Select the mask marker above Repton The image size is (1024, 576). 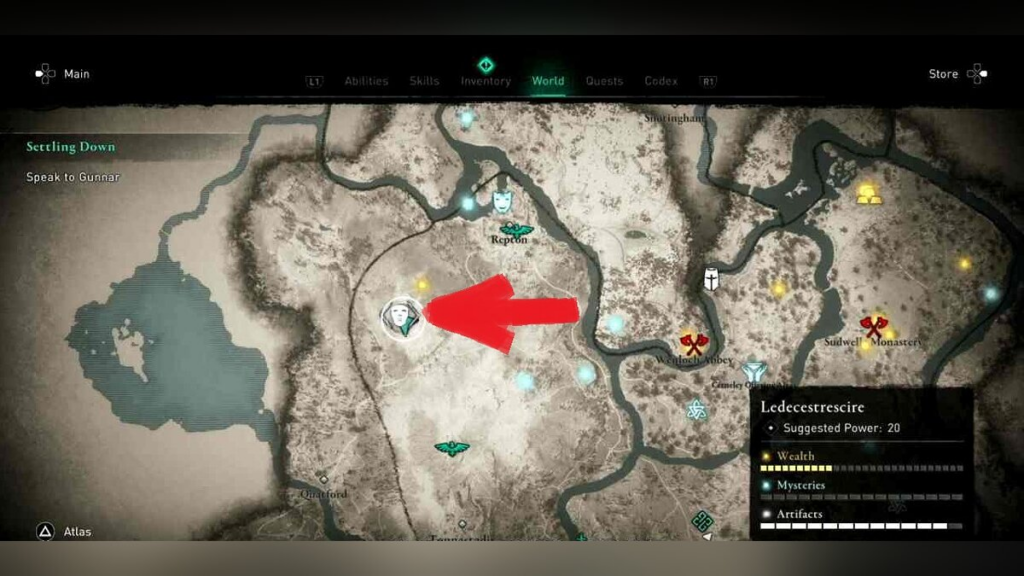click(502, 202)
